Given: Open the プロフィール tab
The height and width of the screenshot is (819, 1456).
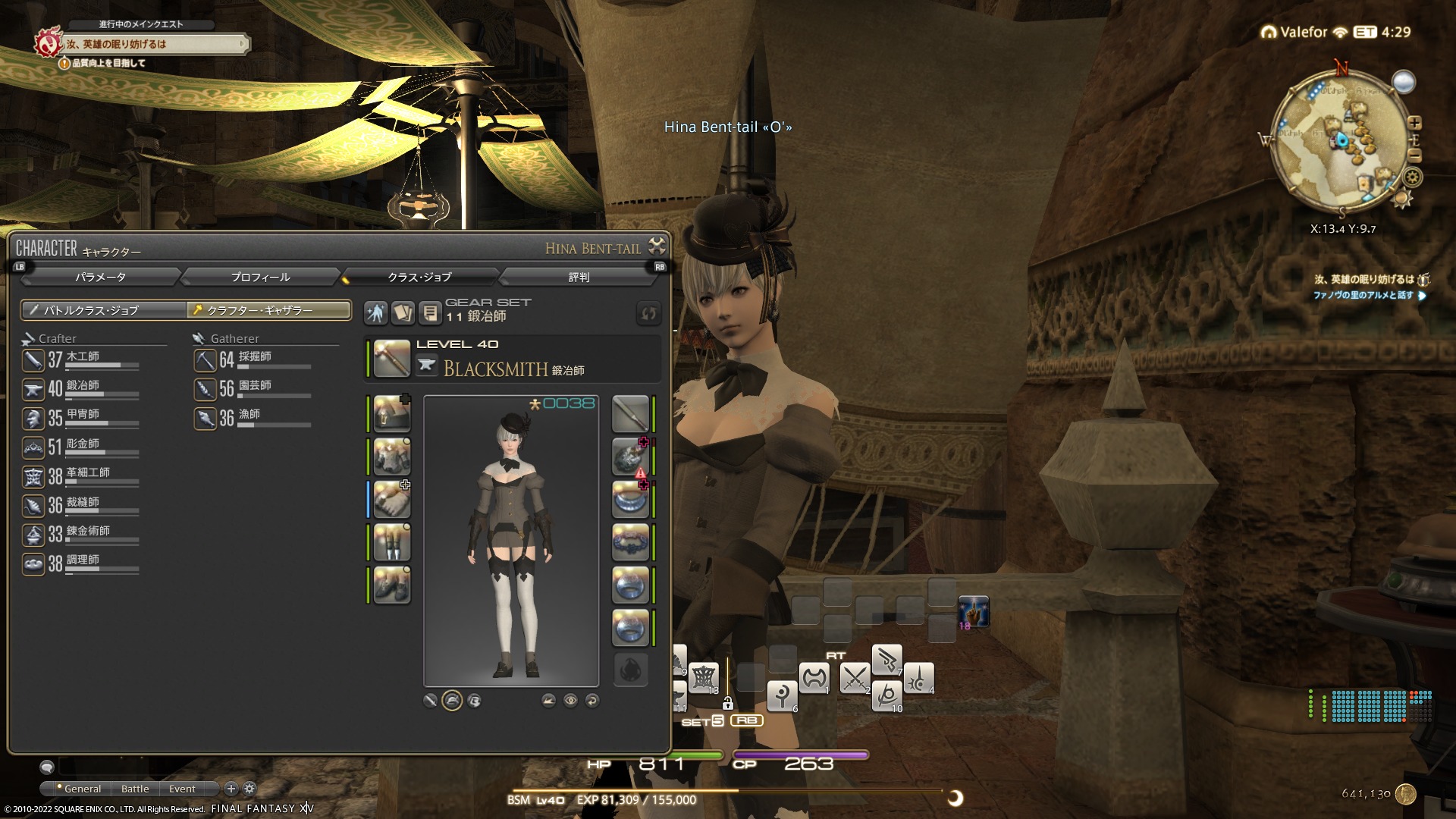Looking at the screenshot, I should pyautogui.click(x=260, y=278).
